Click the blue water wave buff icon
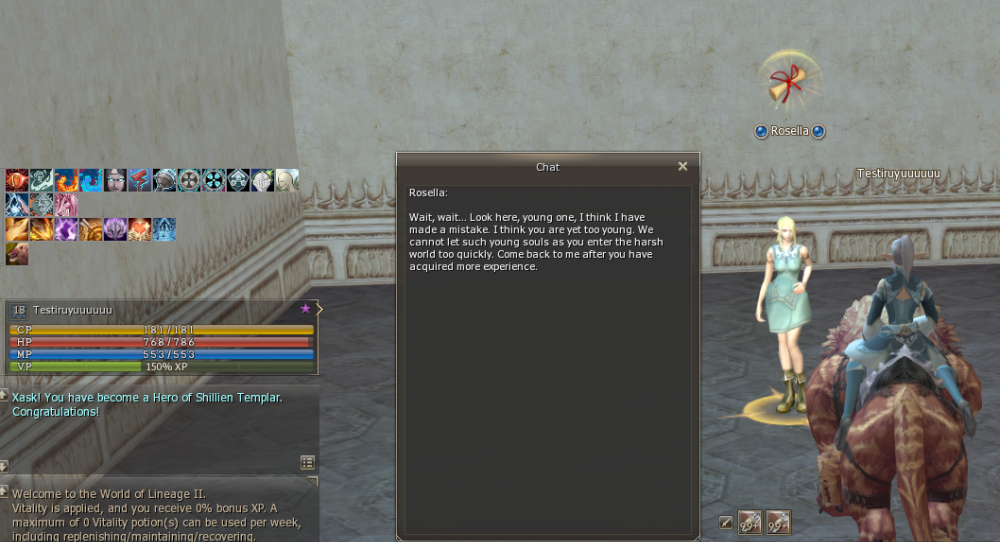Image resolution: width=1000 pixels, height=542 pixels. (x=90, y=180)
